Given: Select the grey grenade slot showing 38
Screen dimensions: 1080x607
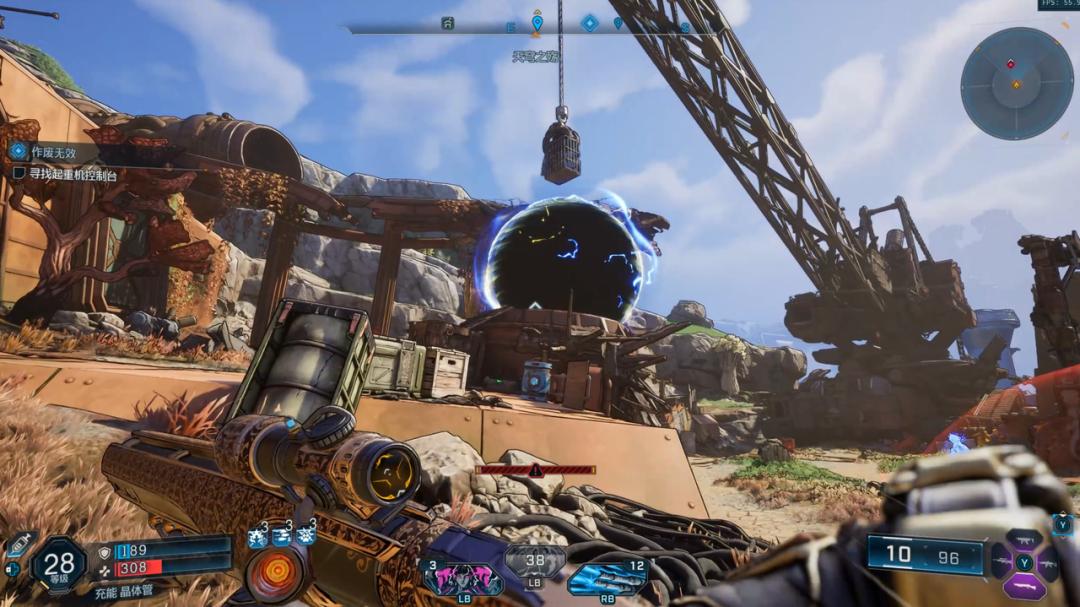Looking at the screenshot, I should (535, 562).
